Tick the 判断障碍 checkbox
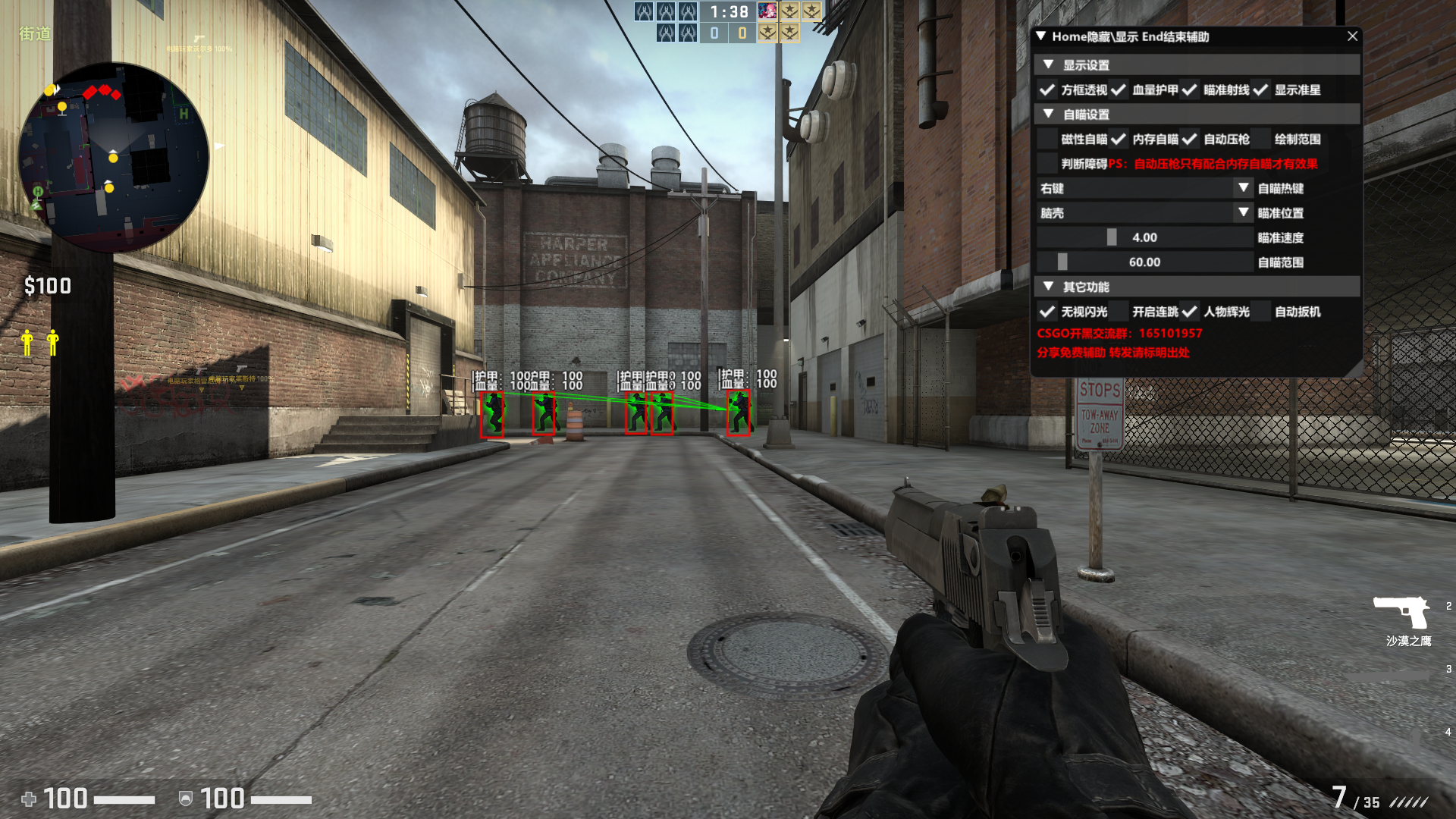 (1047, 164)
